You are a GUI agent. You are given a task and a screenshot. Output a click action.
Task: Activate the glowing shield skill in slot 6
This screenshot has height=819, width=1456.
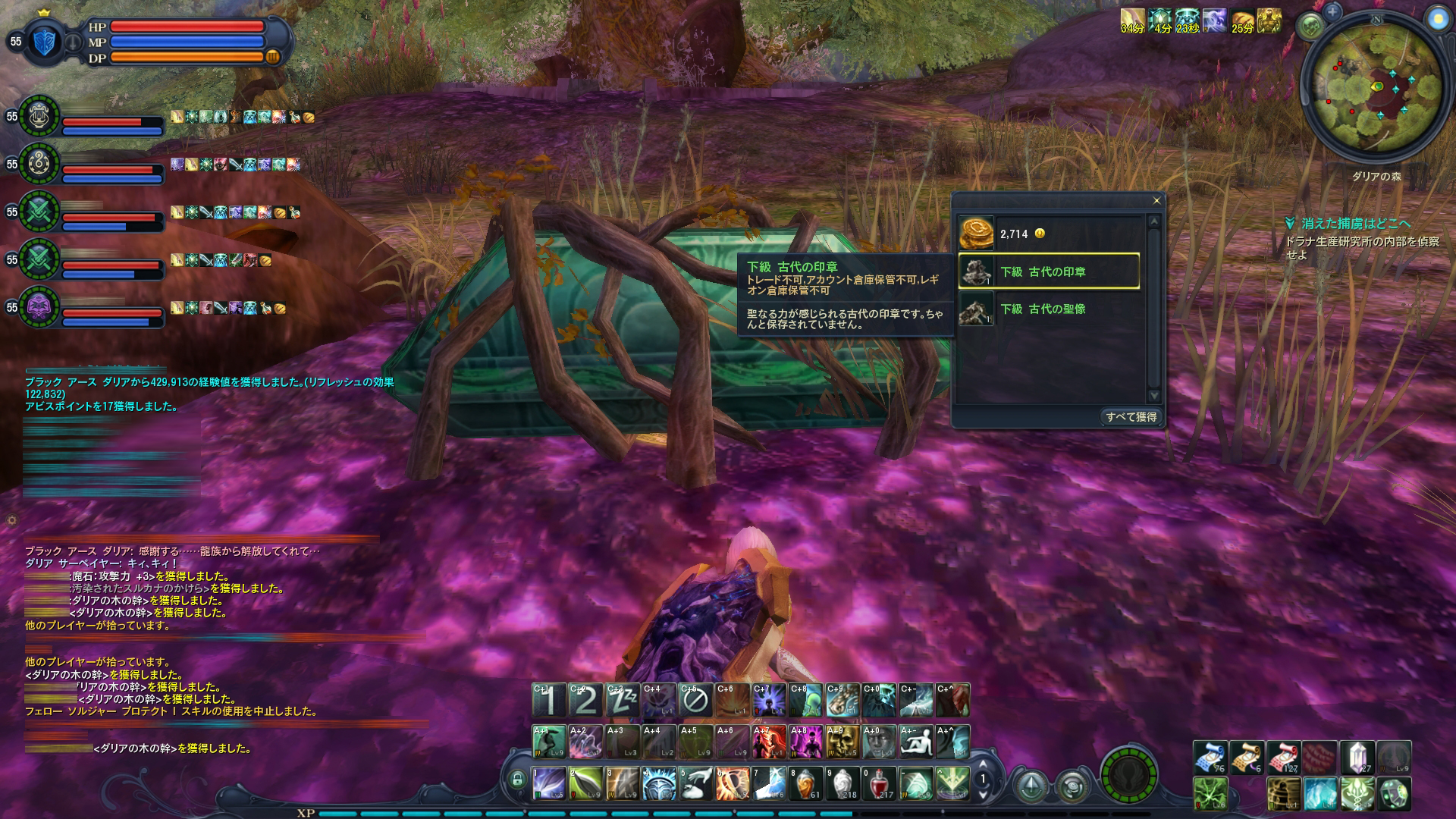click(x=733, y=784)
